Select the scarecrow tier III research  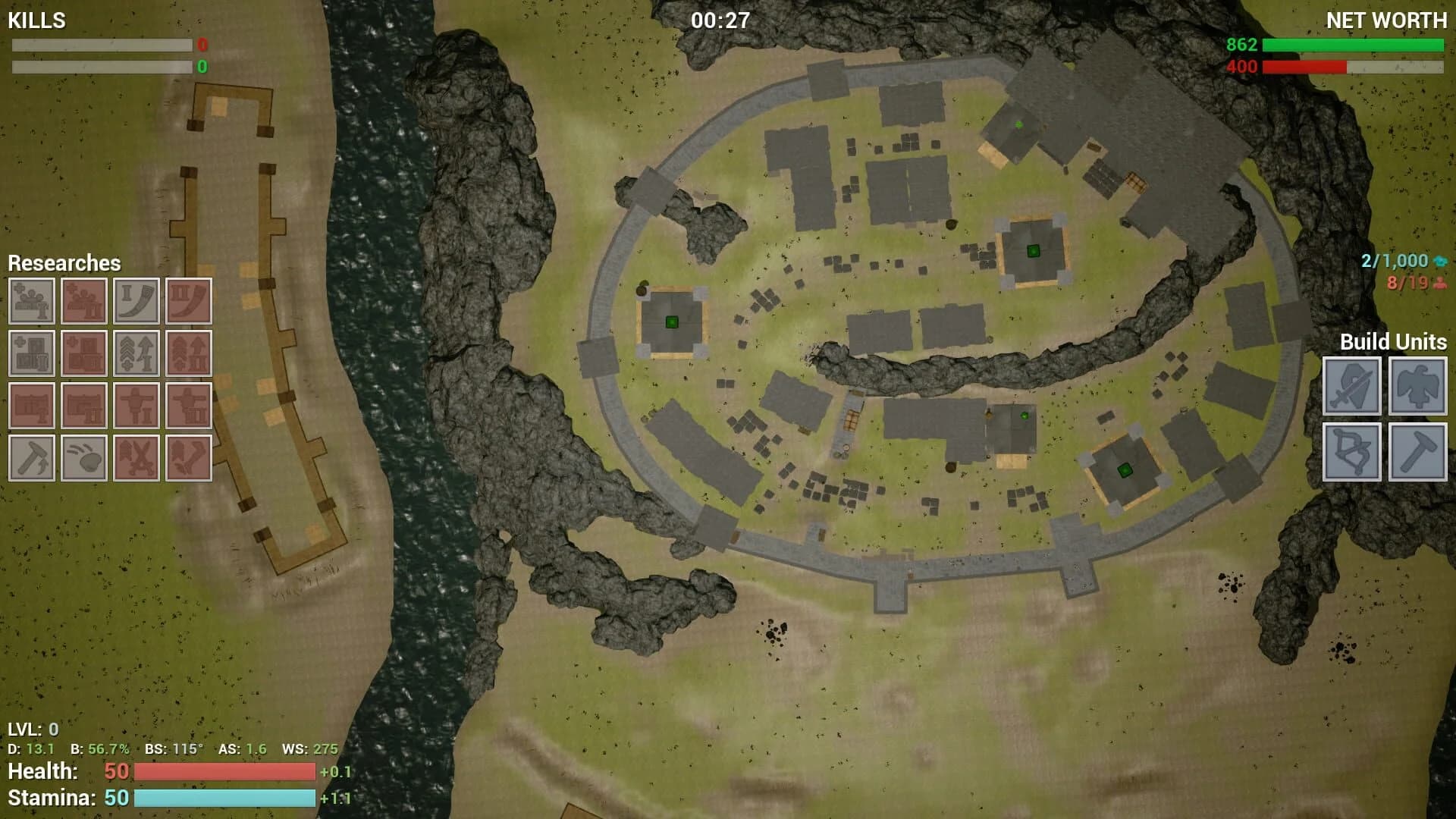click(189, 406)
